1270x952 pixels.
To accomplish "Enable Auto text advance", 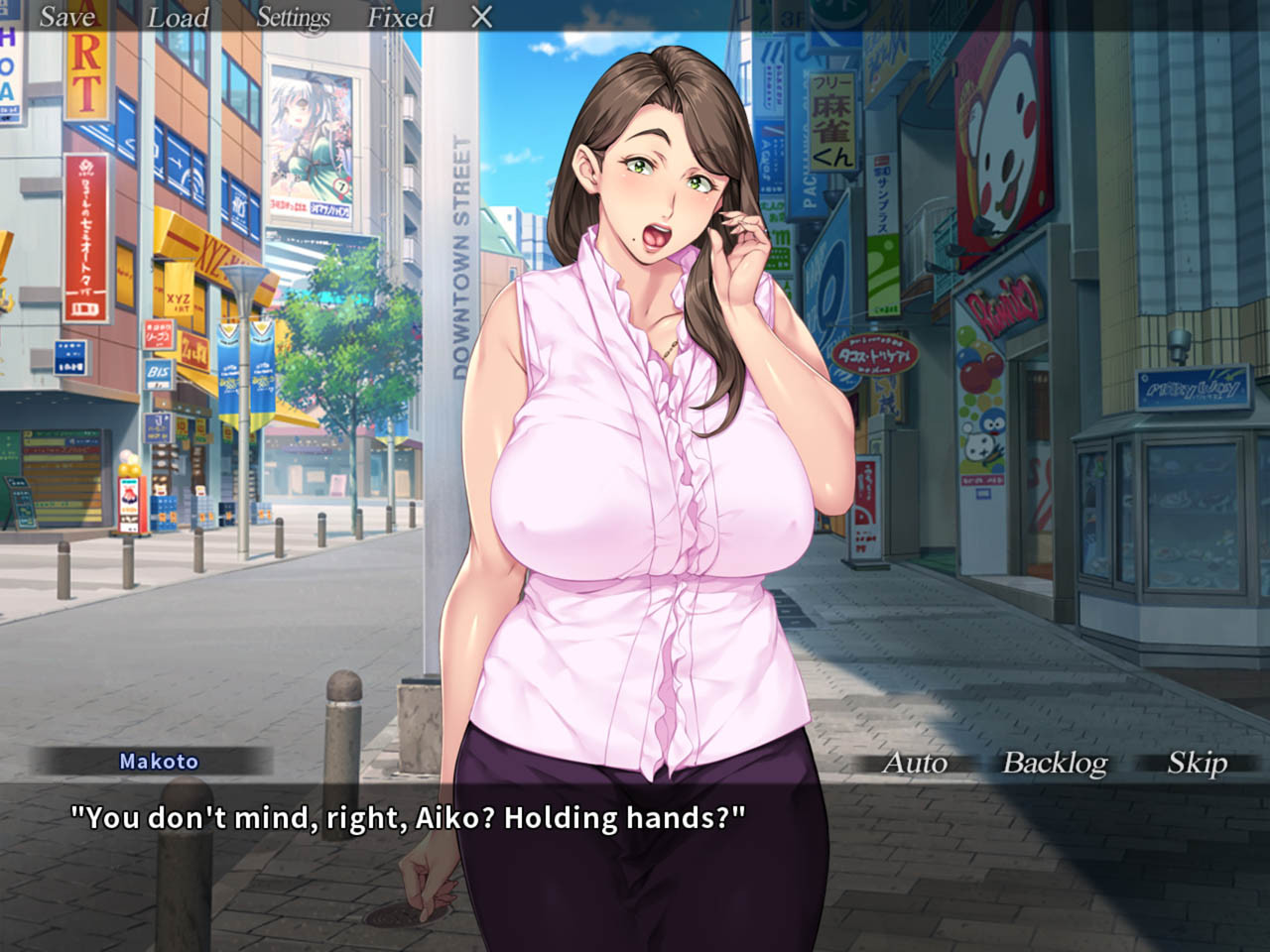I will [x=915, y=762].
